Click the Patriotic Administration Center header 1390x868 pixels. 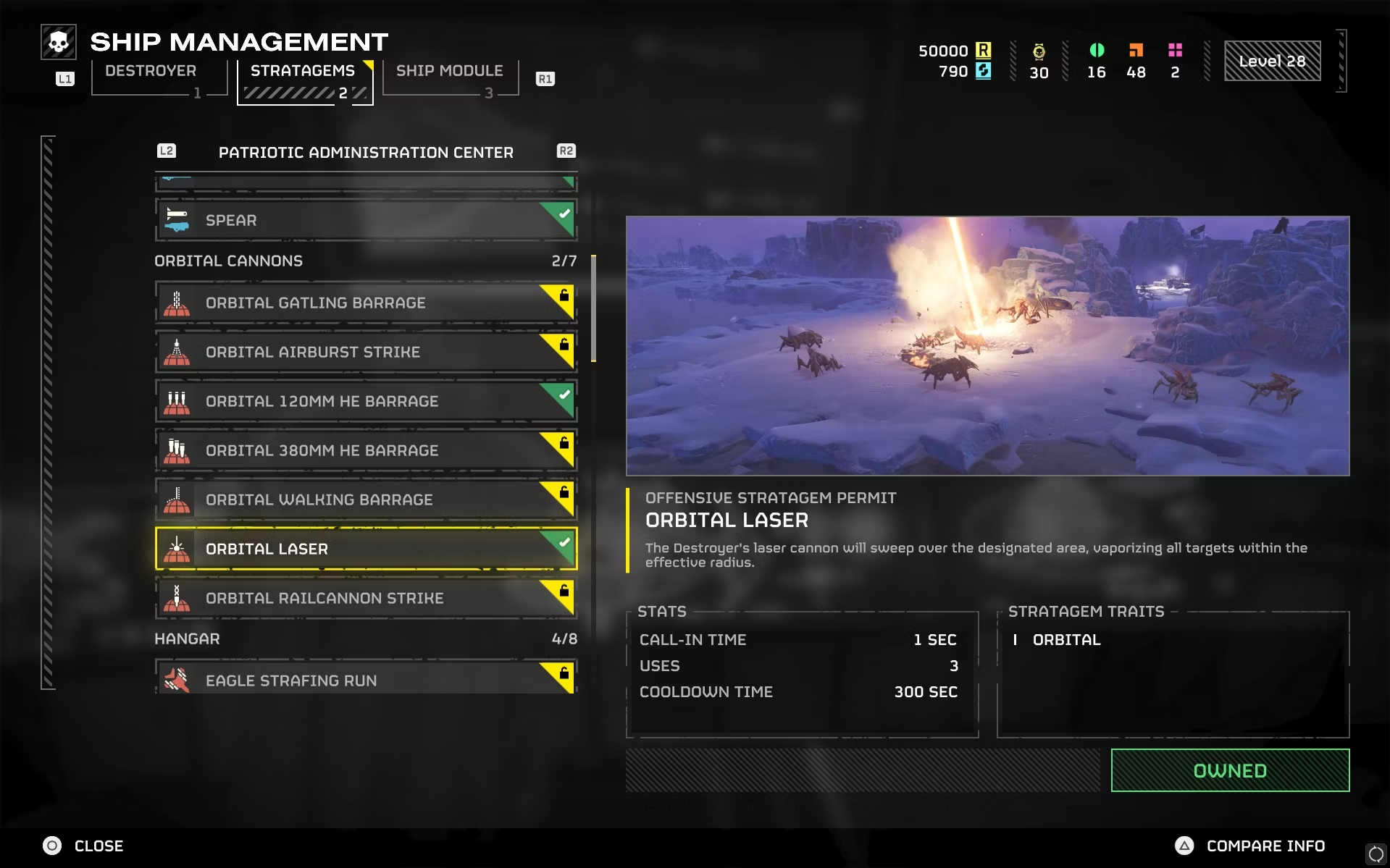tap(366, 153)
